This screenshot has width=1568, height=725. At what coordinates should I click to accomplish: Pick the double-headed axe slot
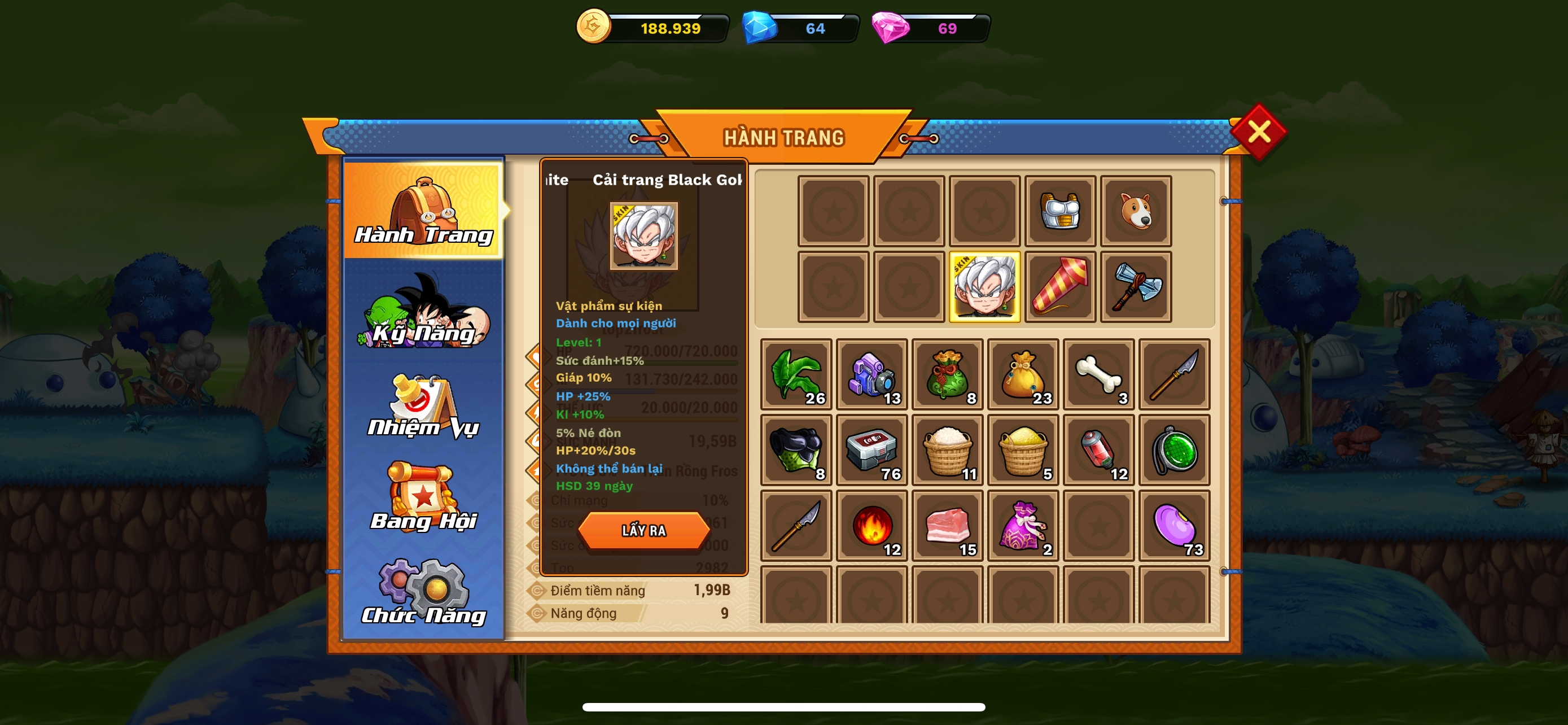point(1135,286)
